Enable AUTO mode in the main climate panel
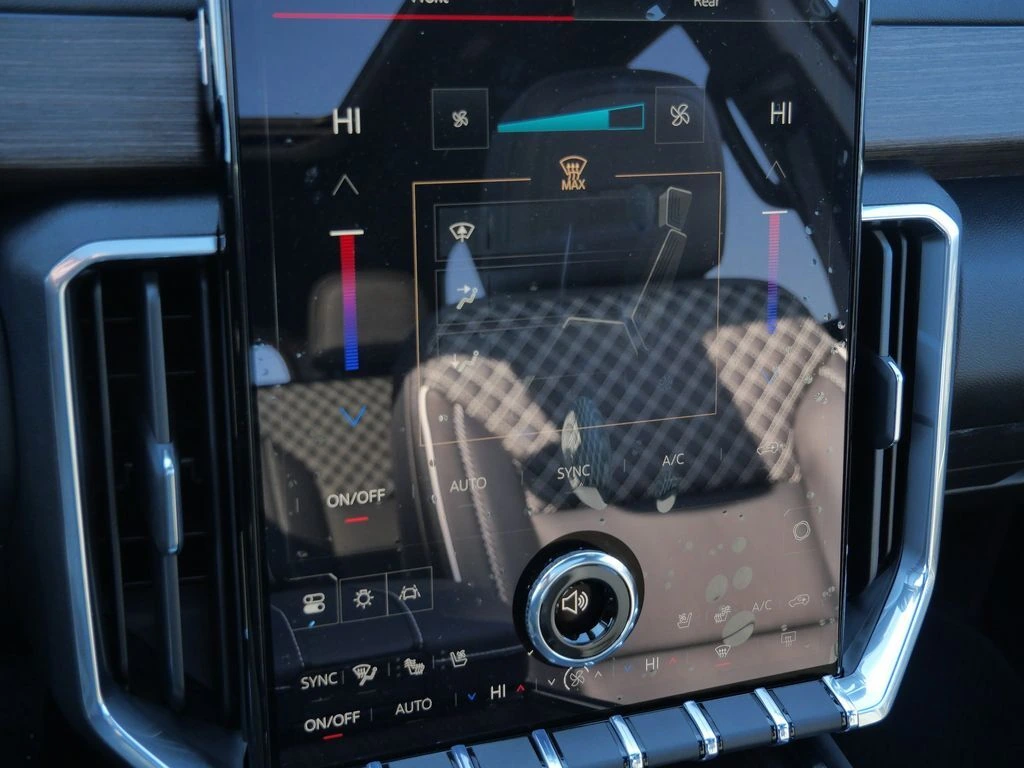Viewport: 1024px width, 768px height. click(468, 485)
